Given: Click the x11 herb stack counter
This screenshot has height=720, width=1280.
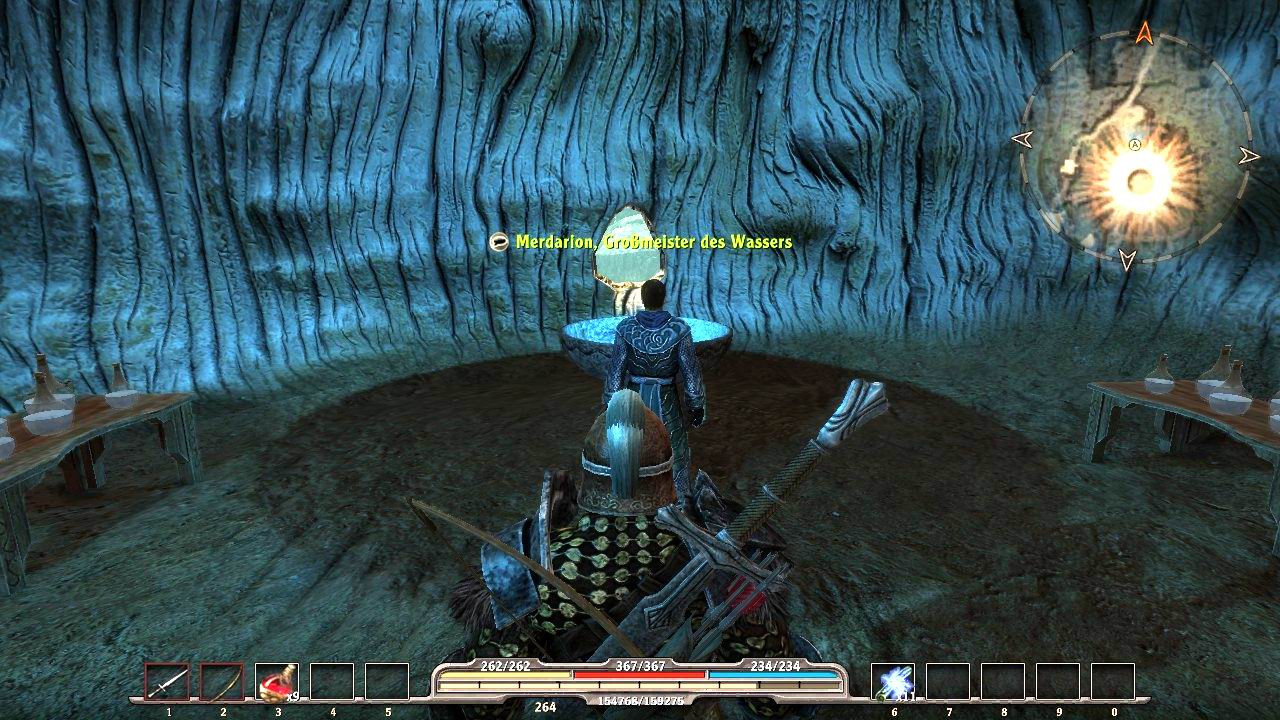Looking at the screenshot, I should pos(905,697).
